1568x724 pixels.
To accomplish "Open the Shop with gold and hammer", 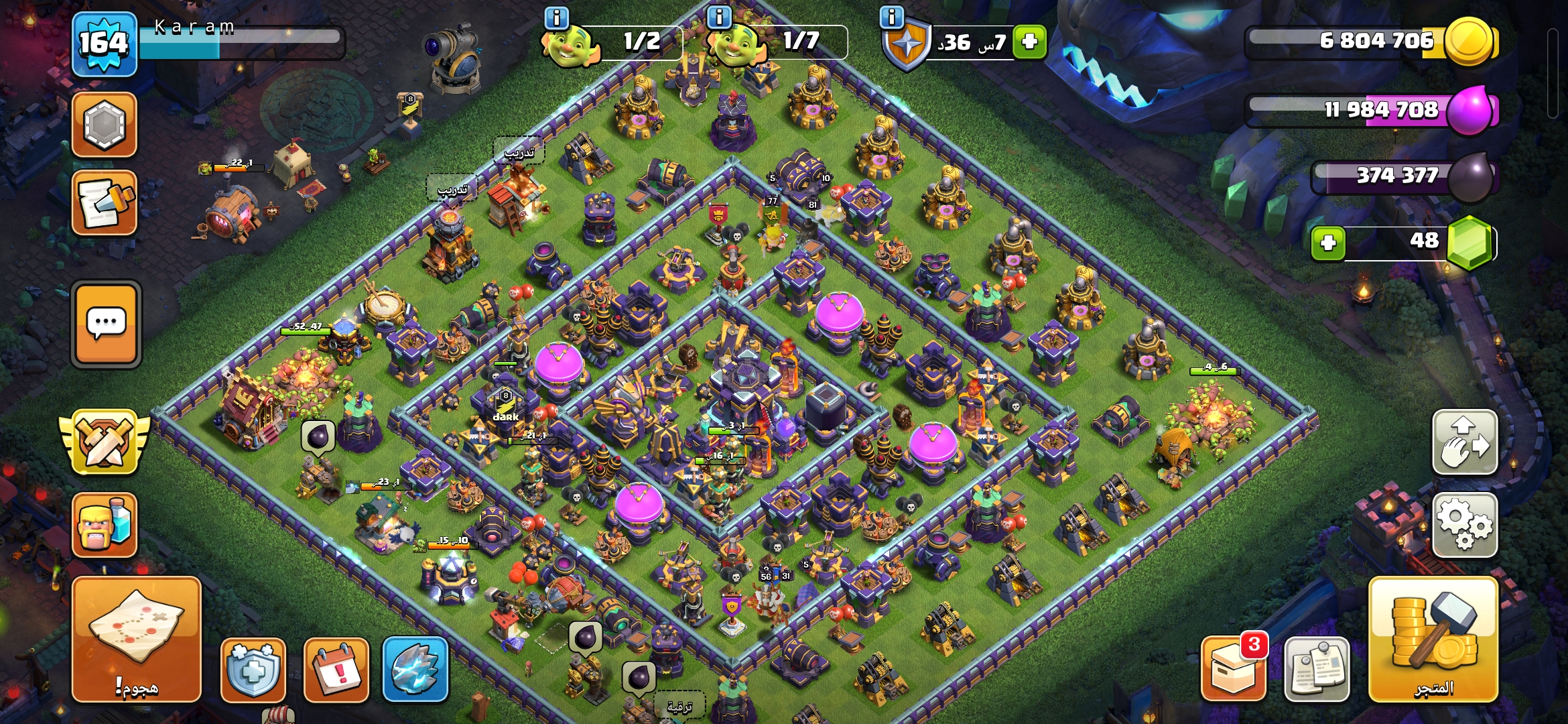I will tap(1433, 638).
